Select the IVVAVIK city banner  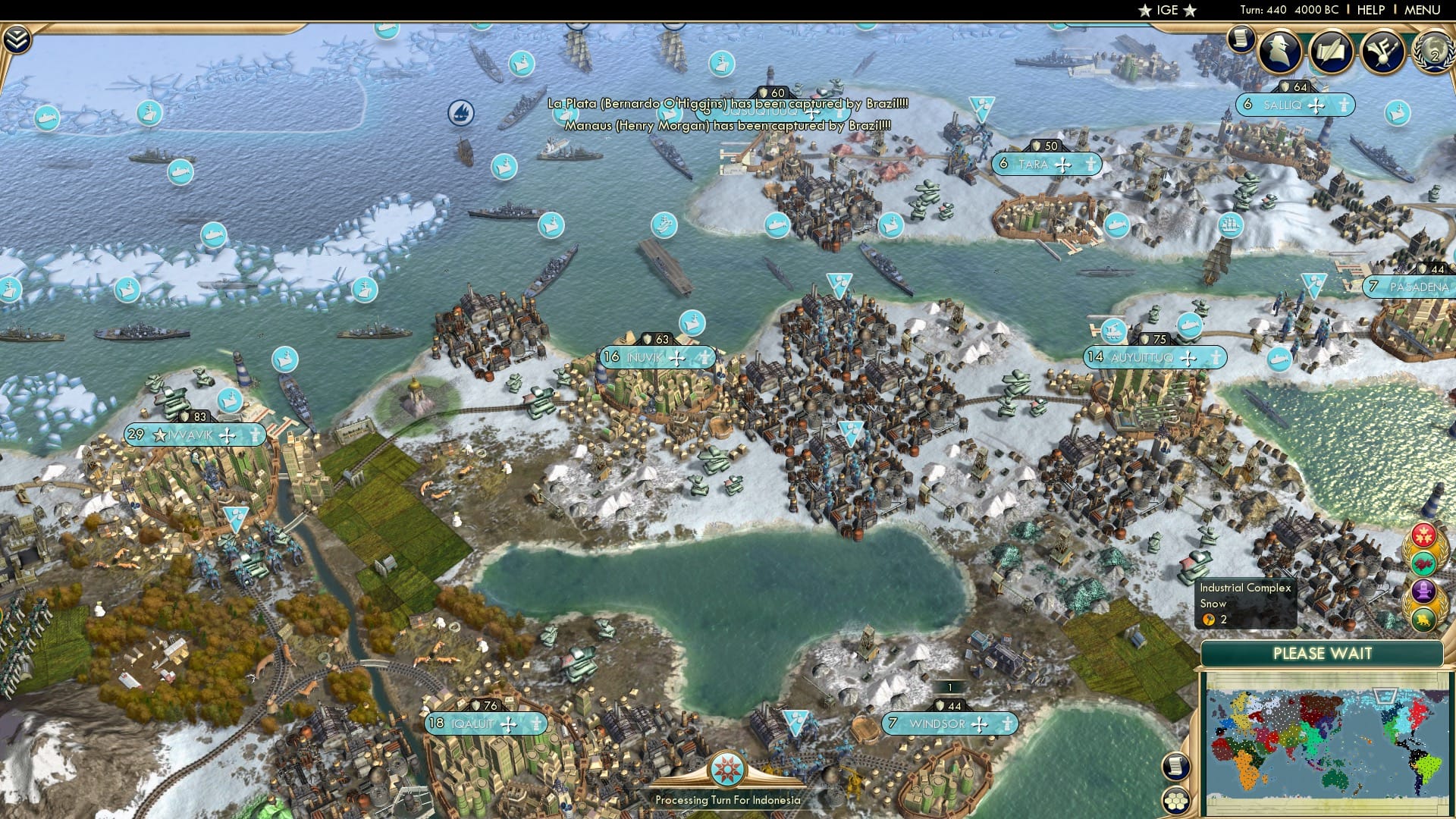coord(192,435)
